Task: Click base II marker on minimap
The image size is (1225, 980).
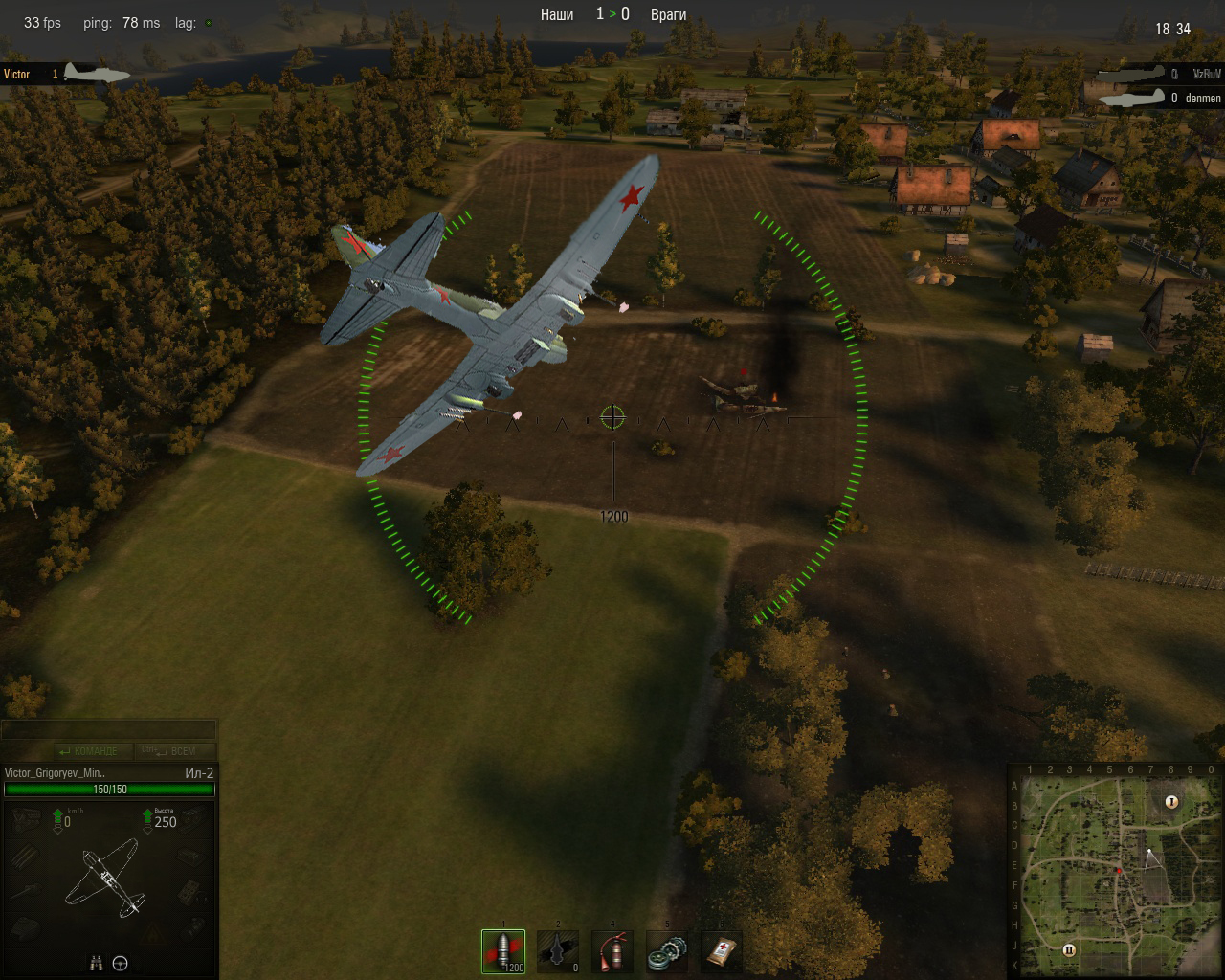Action: [1068, 949]
